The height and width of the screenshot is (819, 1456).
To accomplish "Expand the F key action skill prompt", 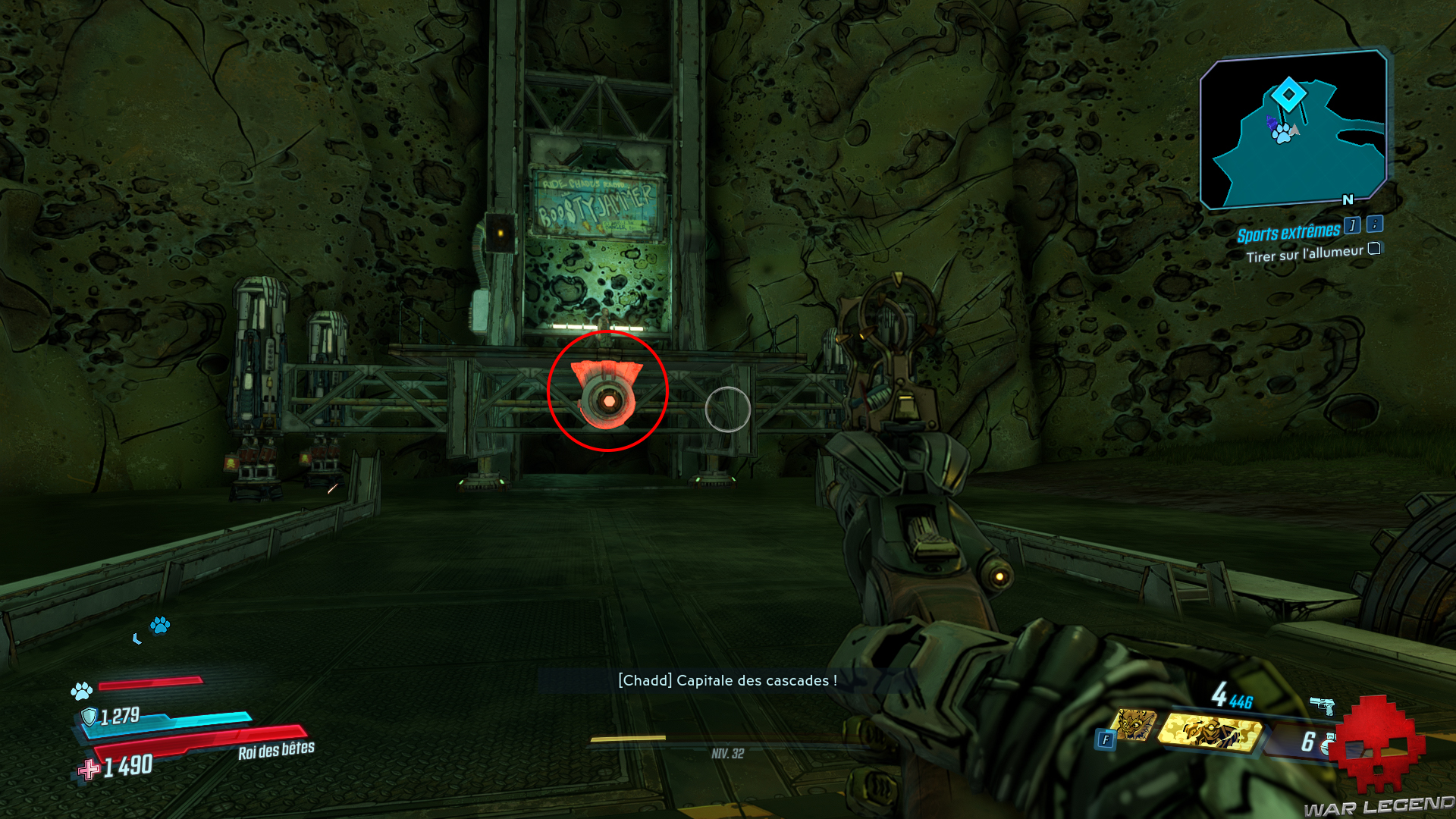I will 1106,739.
